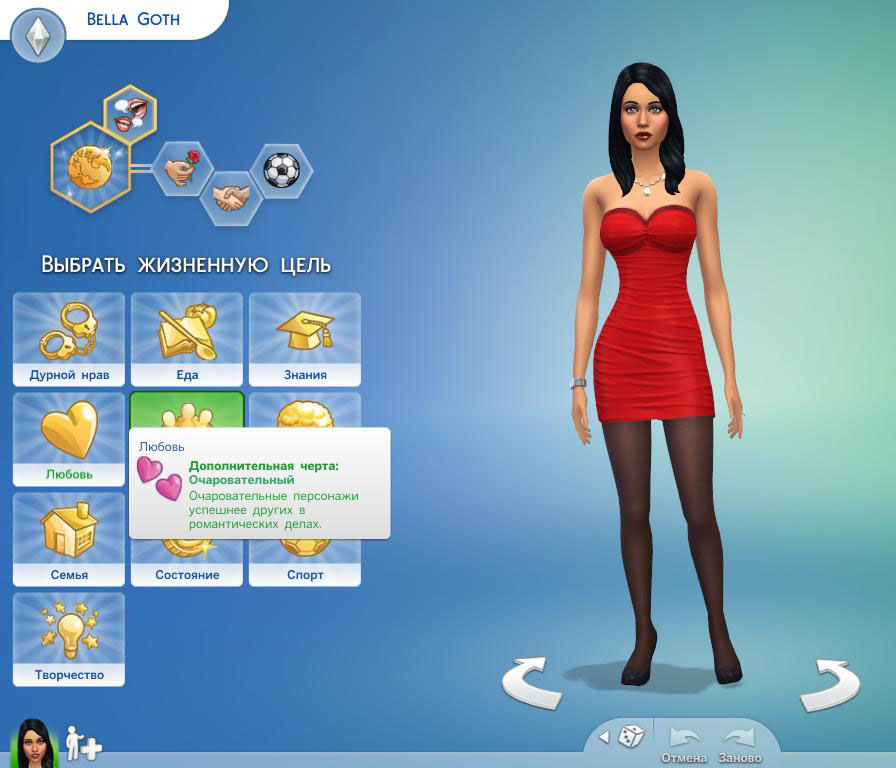Undo with the Отмена button
The width and height of the screenshot is (896, 768).
click(x=684, y=744)
